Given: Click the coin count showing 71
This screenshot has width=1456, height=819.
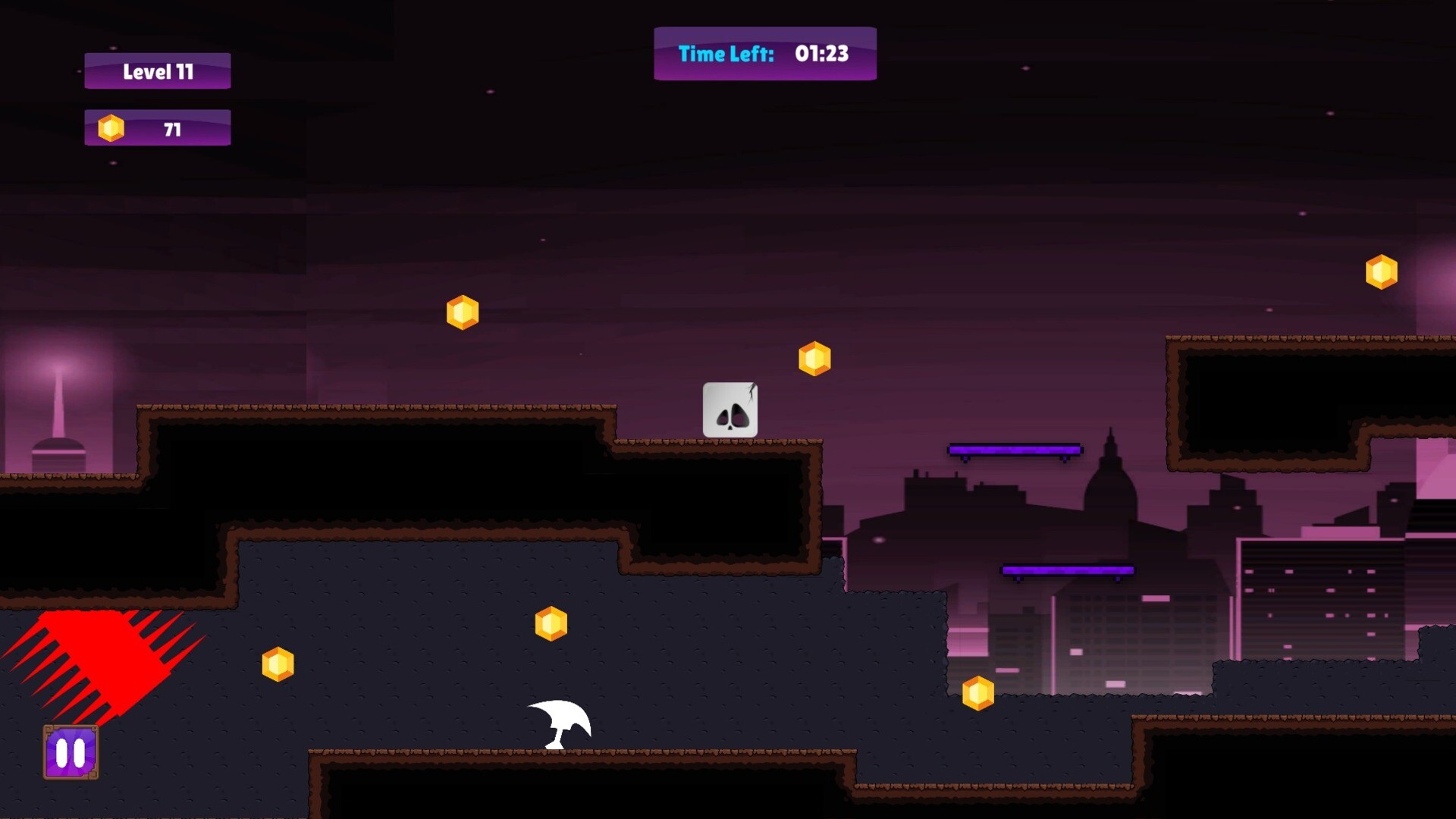Looking at the screenshot, I should (x=173, y=128).
